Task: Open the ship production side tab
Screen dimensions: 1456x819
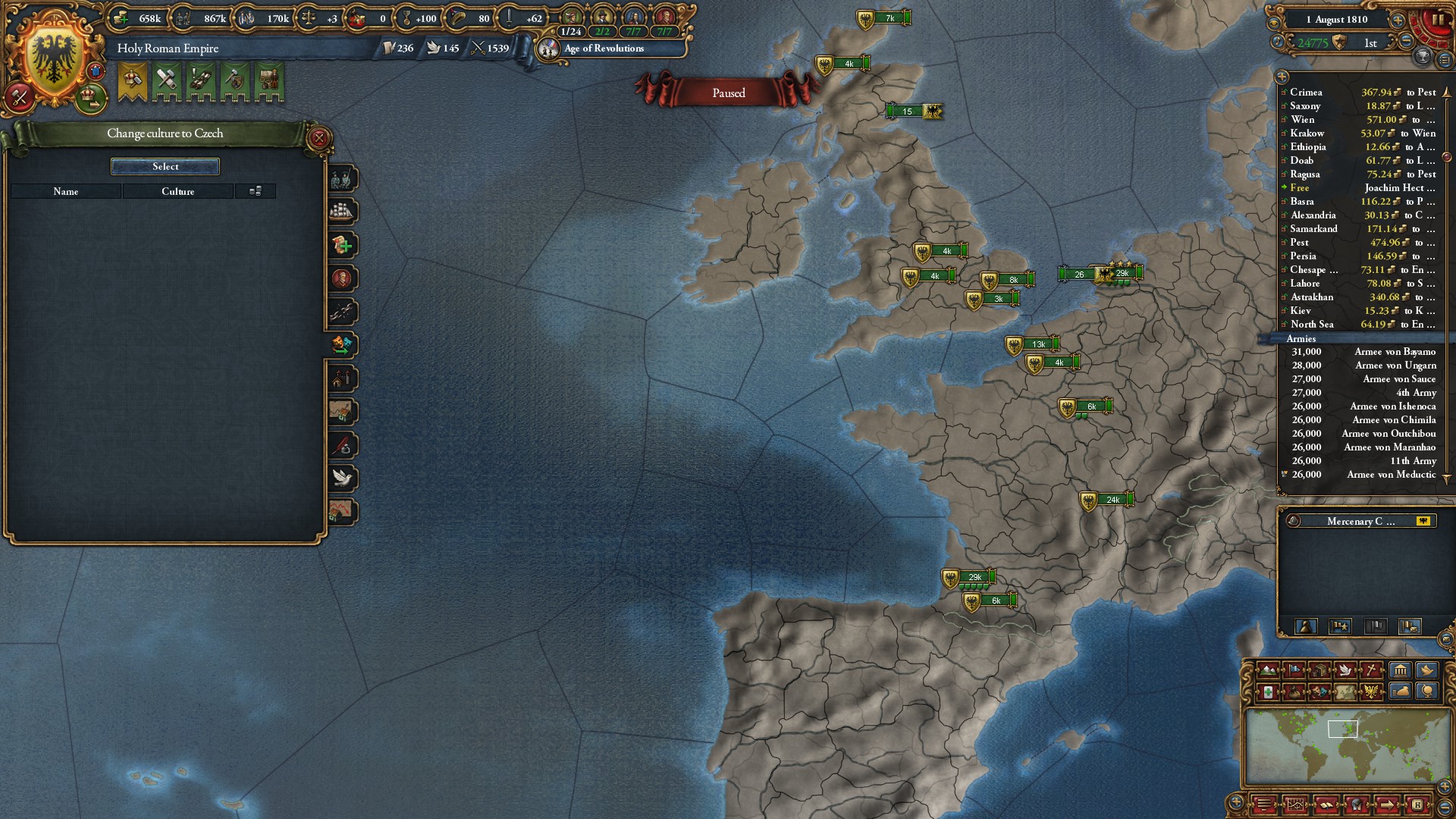Action: pyautogui.click(x=343, y=212)
